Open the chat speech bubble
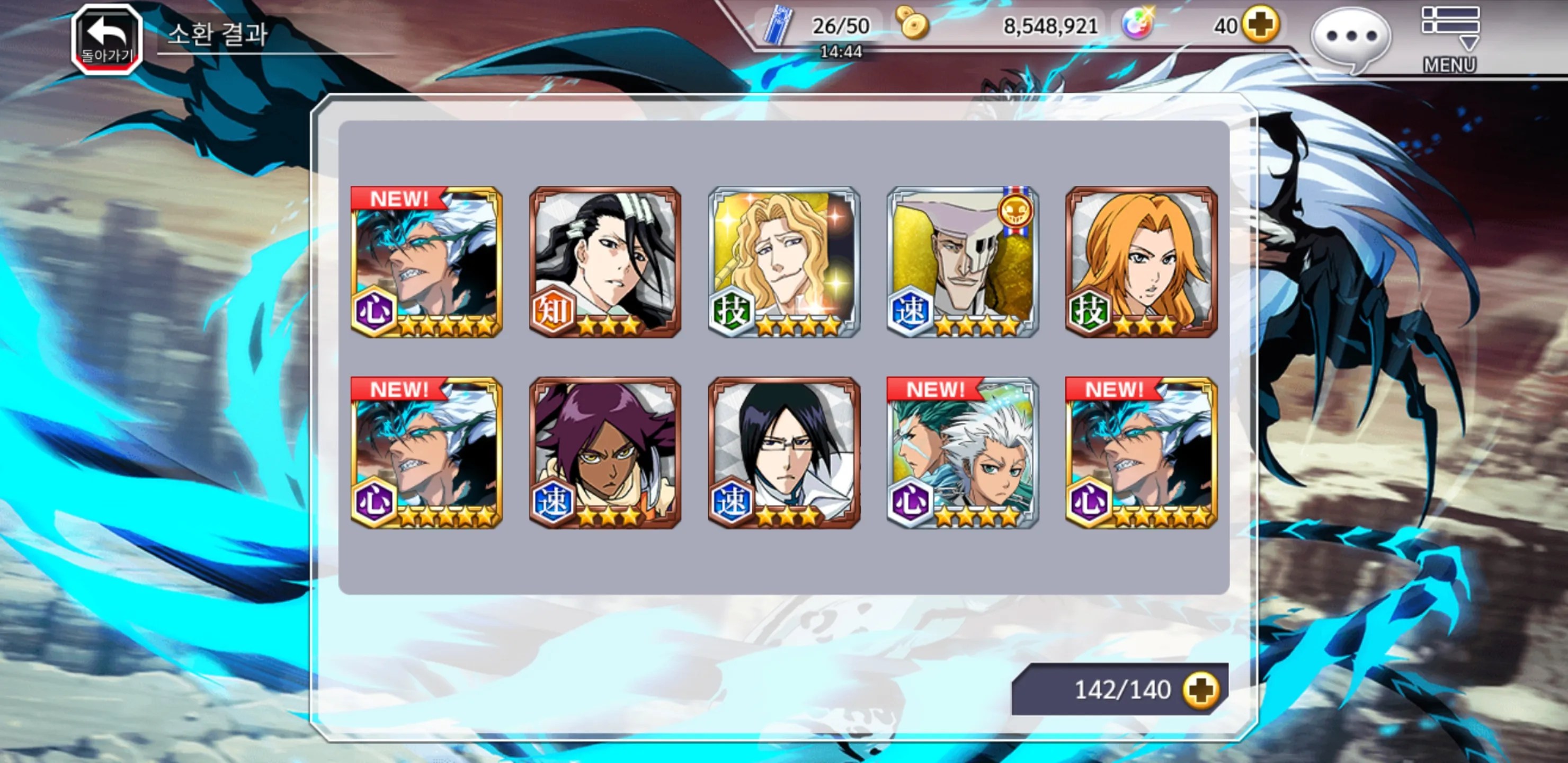Screen dimensions: 1568x763 [x=1351, y=38]
